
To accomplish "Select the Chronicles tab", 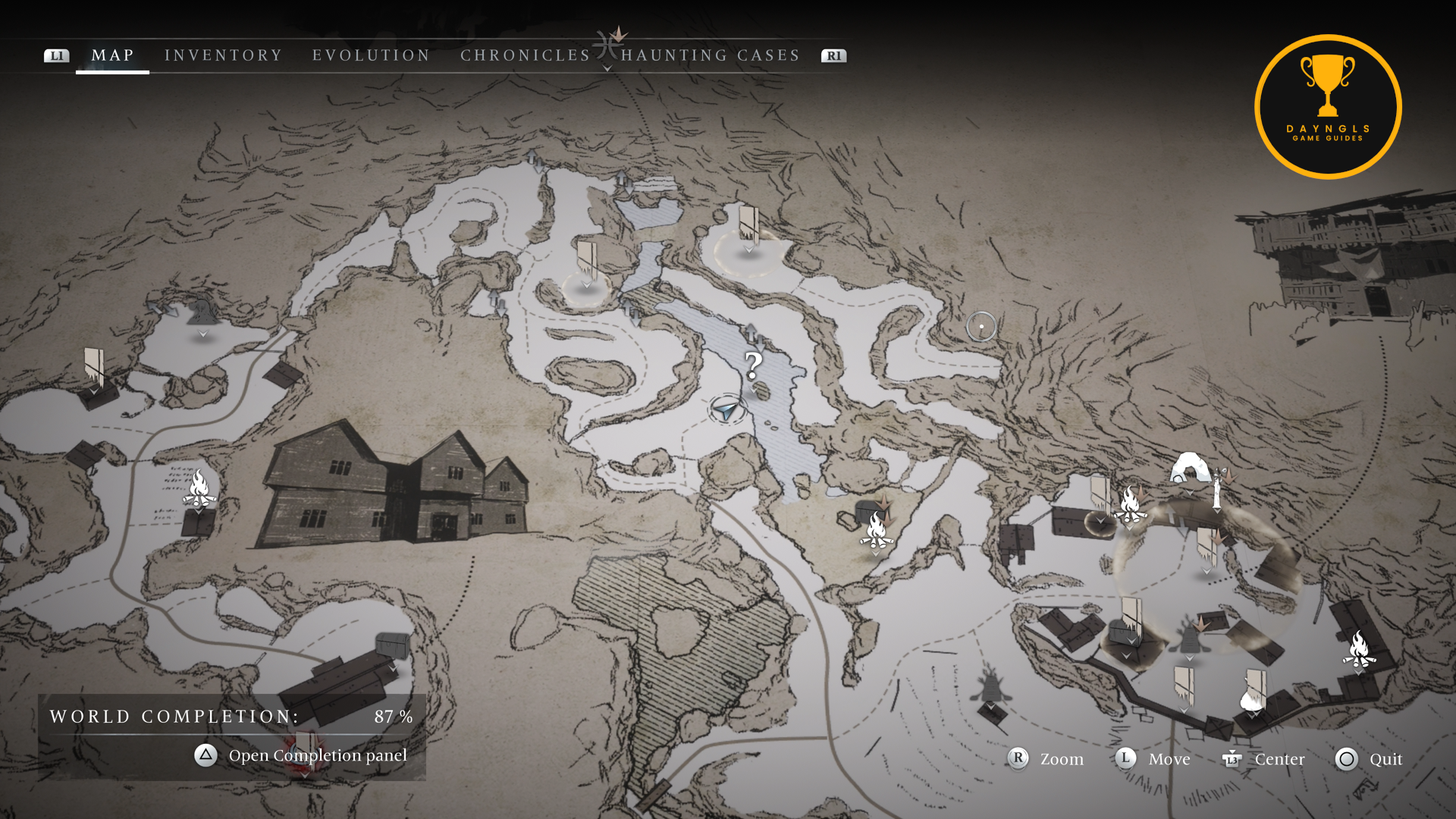I will [x=525, y=55].
